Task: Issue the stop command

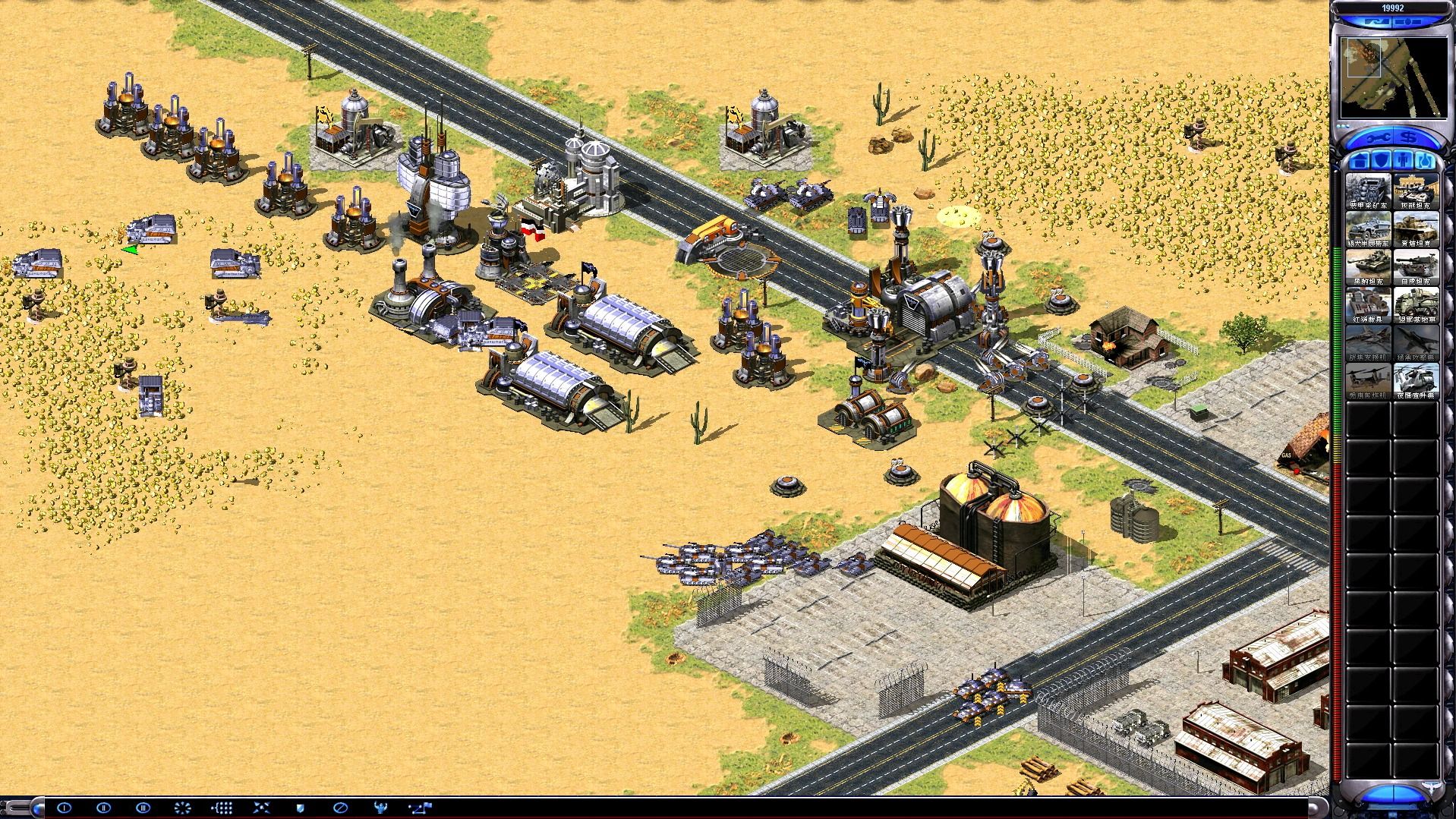Action: (x=341, y=808)
